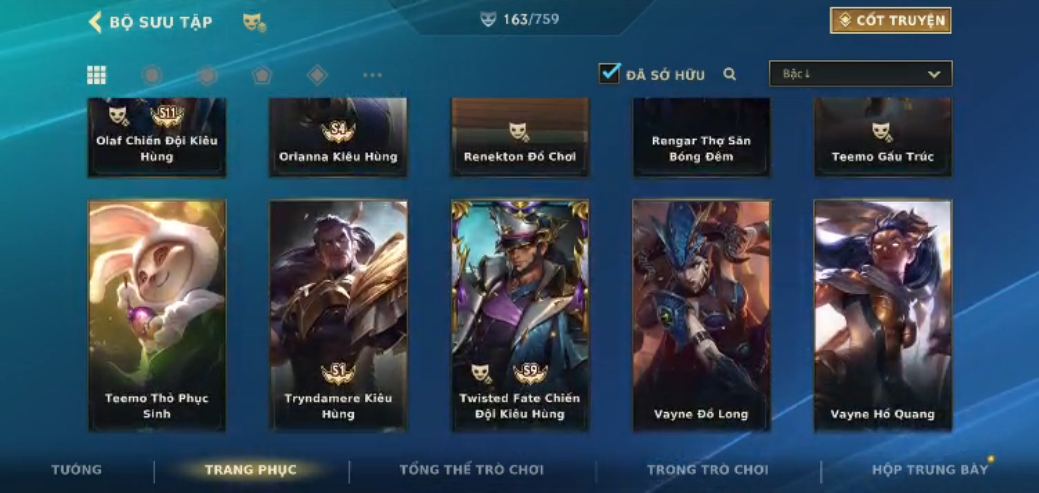The width and height of the screenshot is (1039, 493).
Task: Click the theater masks icon near title
Action: [x=254, y=22]
